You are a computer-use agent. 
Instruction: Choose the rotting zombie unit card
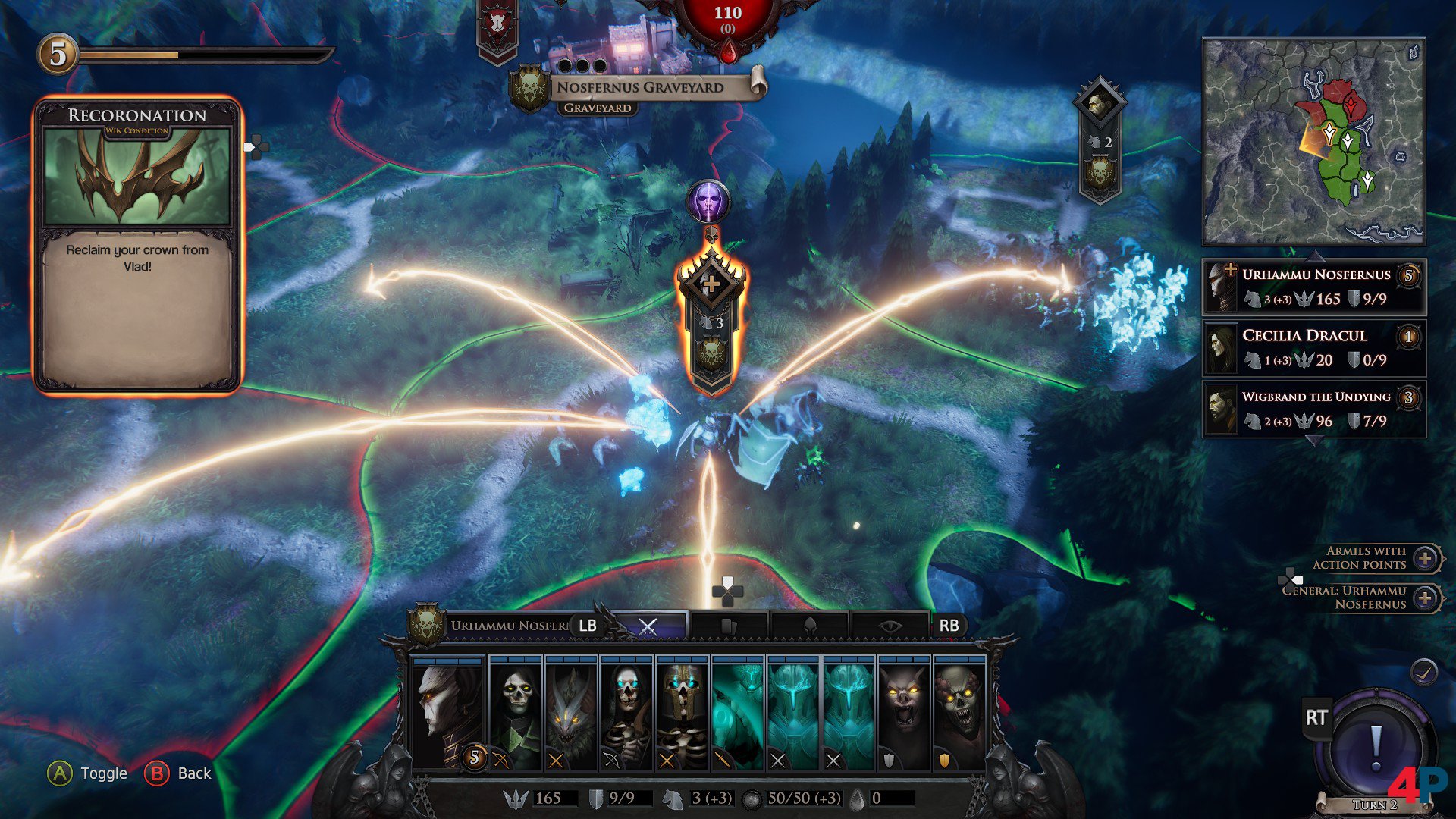pos(959,714)
